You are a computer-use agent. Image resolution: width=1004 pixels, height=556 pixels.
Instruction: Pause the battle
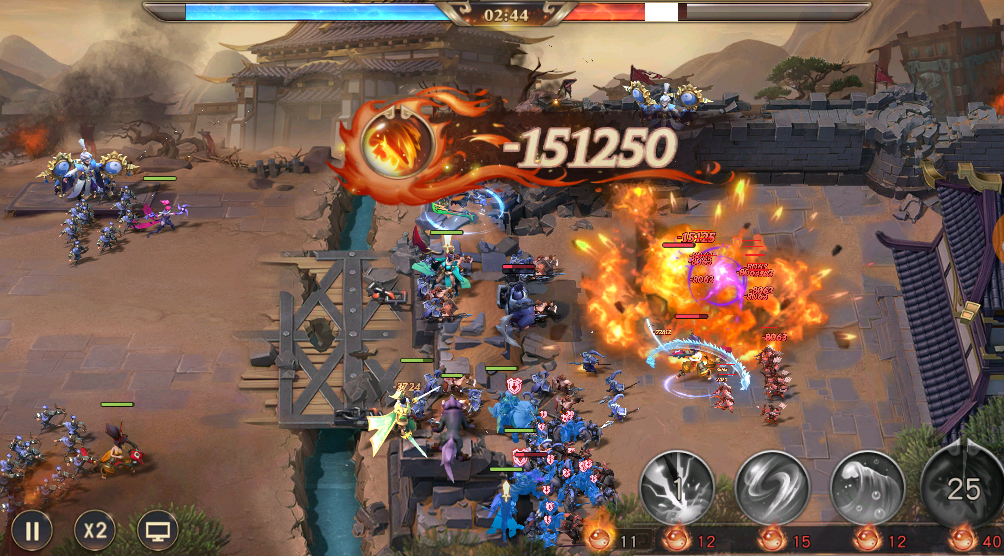31,531
